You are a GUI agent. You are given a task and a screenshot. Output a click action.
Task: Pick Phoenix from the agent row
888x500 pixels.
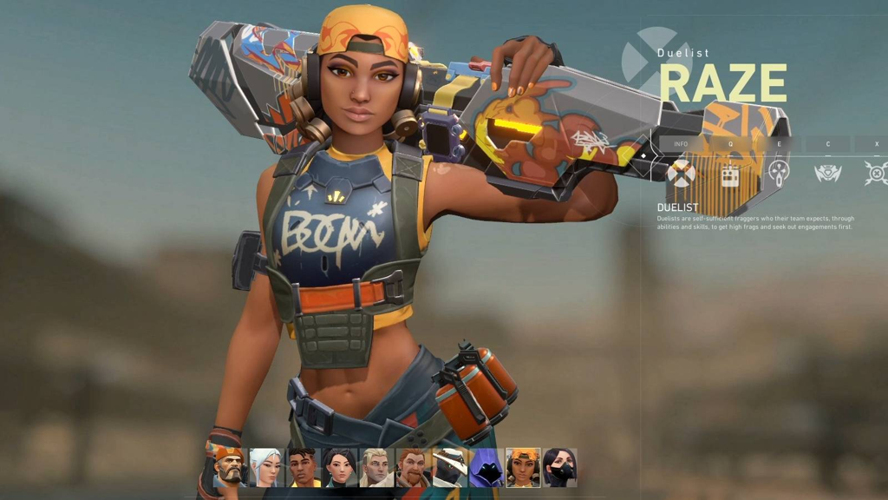click(x=304, y=467)
